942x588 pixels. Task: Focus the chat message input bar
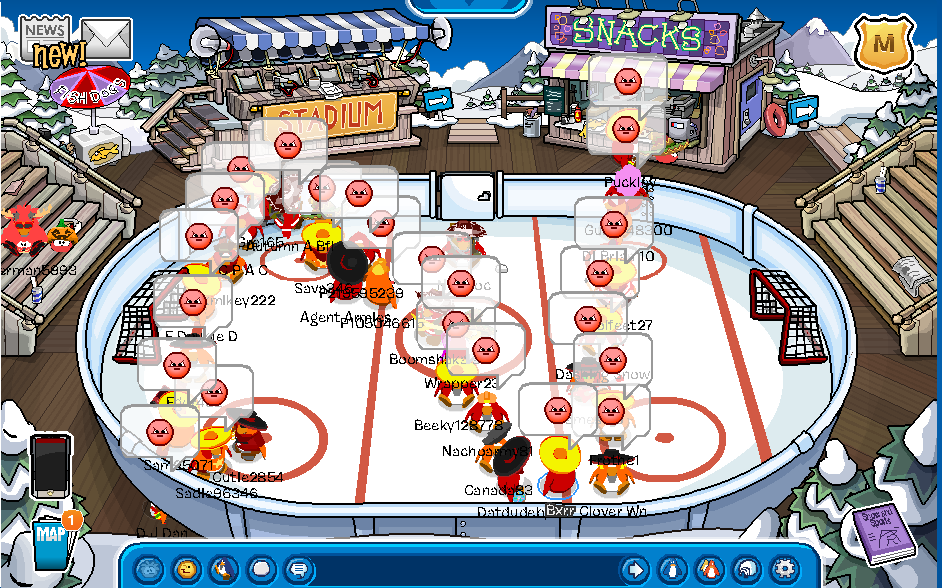(460, 569)
